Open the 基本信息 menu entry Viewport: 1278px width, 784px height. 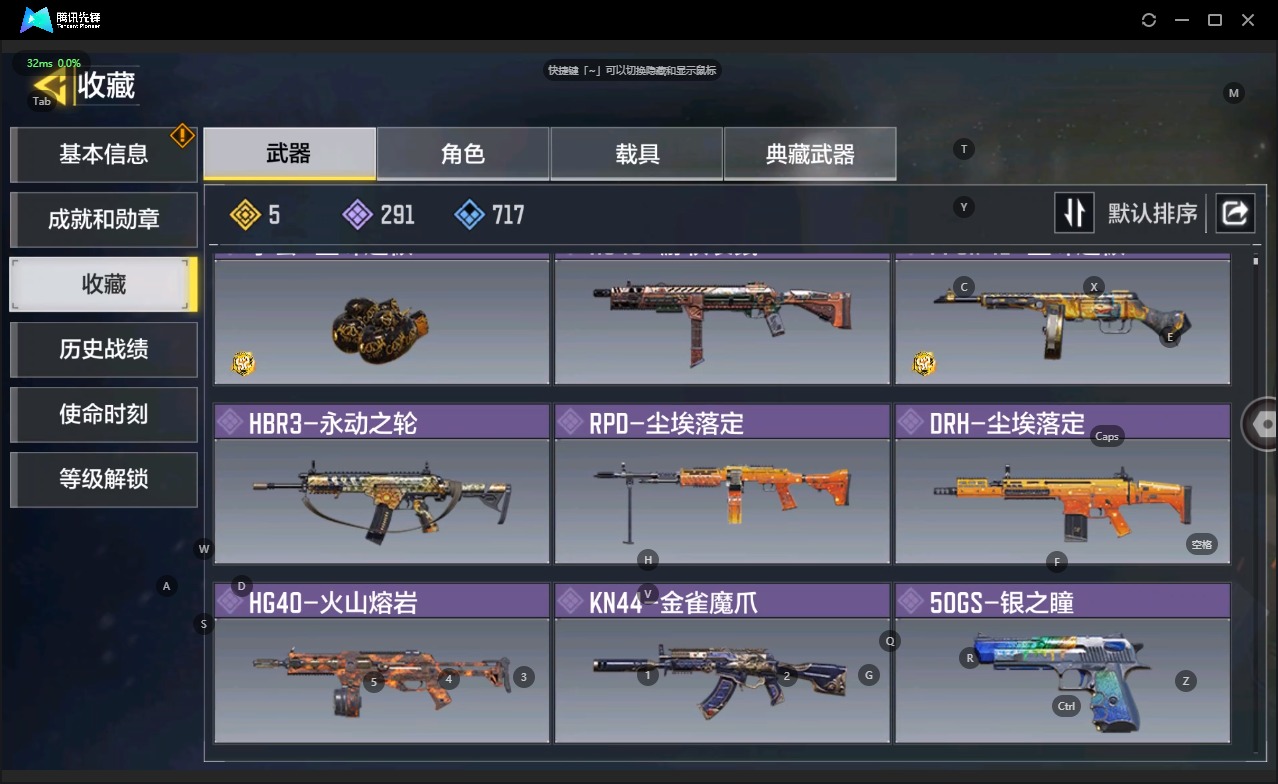coord(103,154)
